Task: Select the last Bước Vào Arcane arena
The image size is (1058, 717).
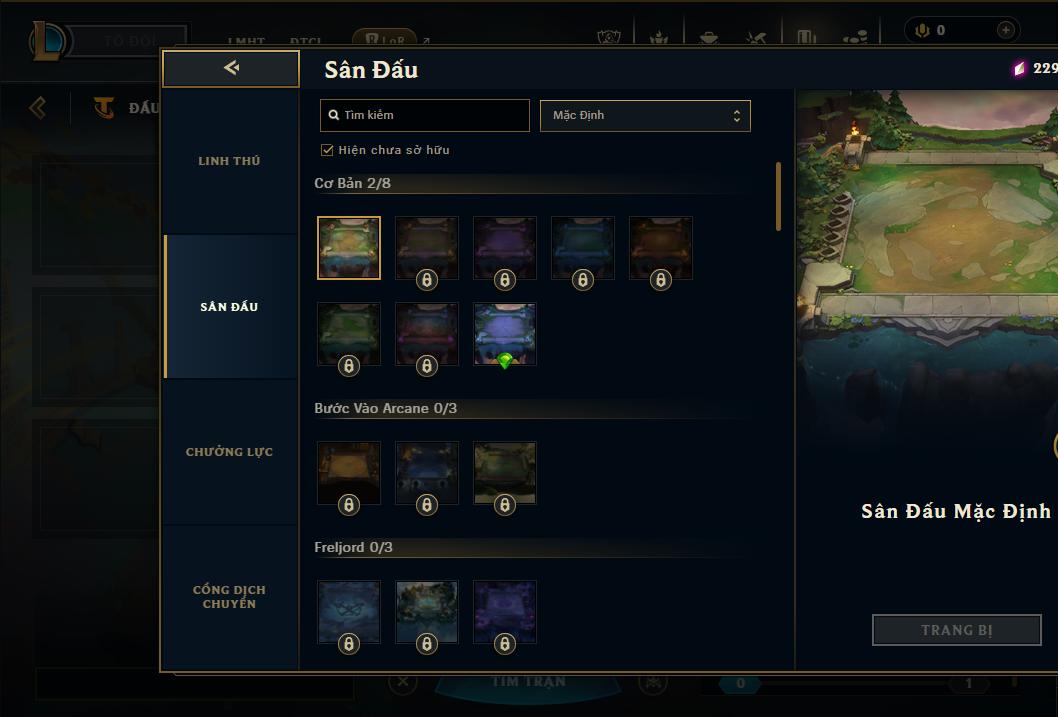Action: click(505, 473)
